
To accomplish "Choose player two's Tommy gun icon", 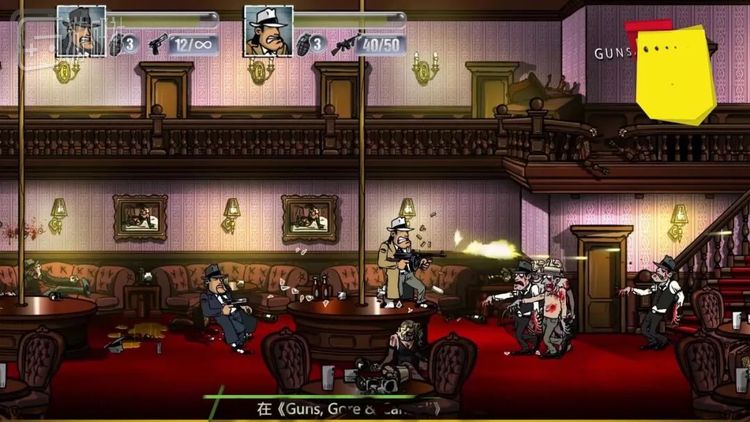I will point(344,44).
